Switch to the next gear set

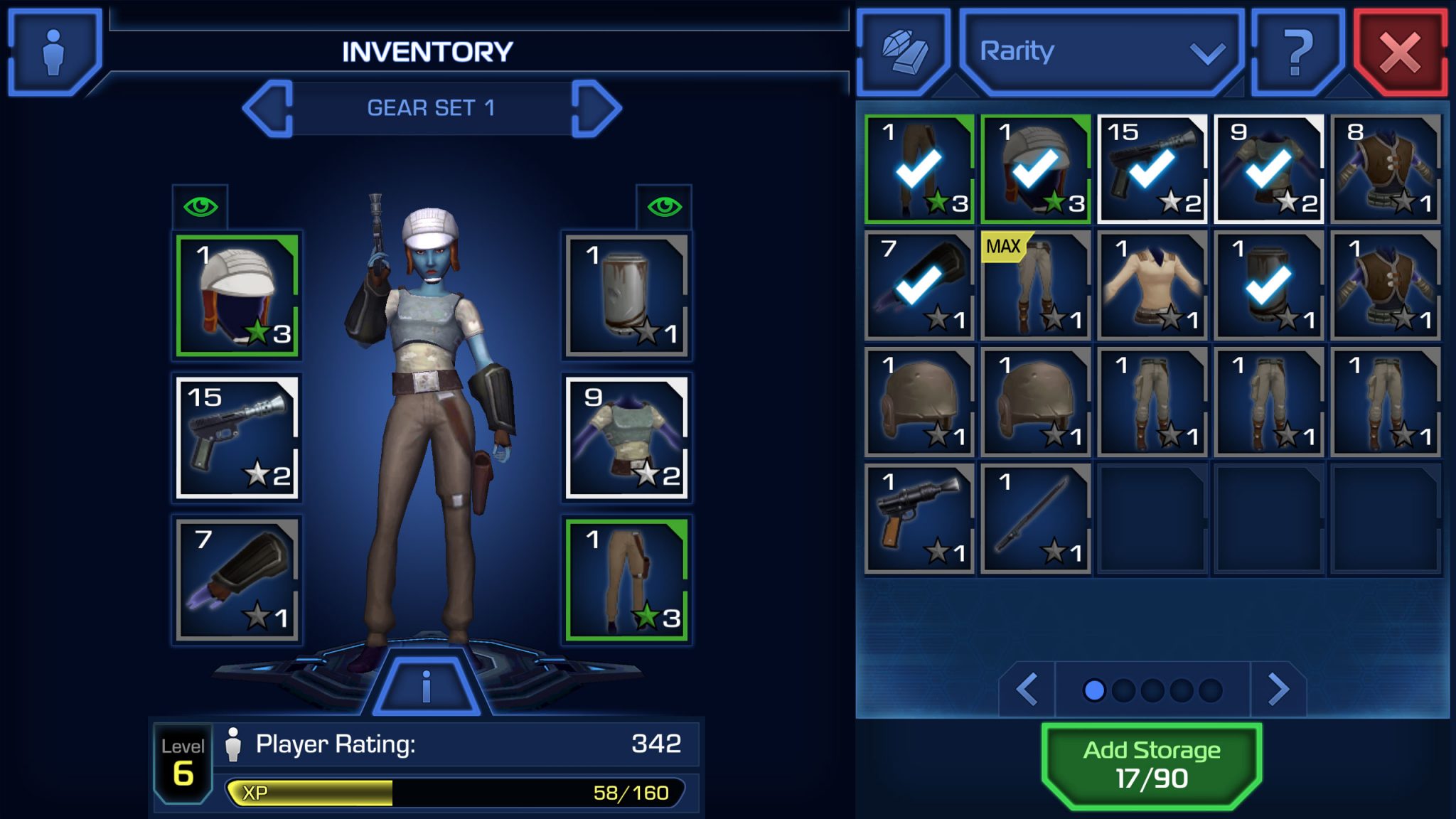596,109
